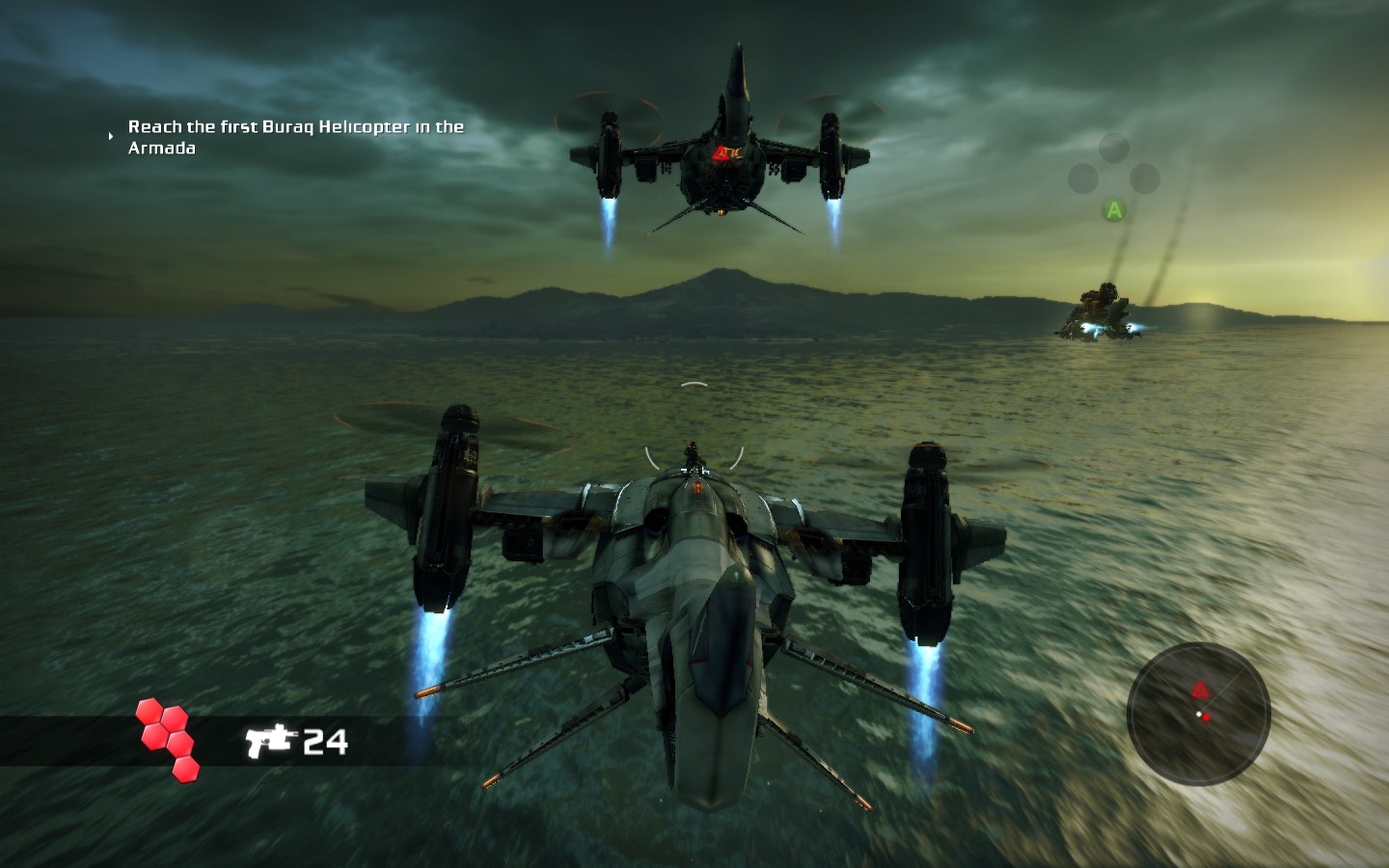Click the red objective marker on minimap
Image resolution: width=1389 pixels, height=868 pixels.
pyautogui.click(x=1200, y=690)
